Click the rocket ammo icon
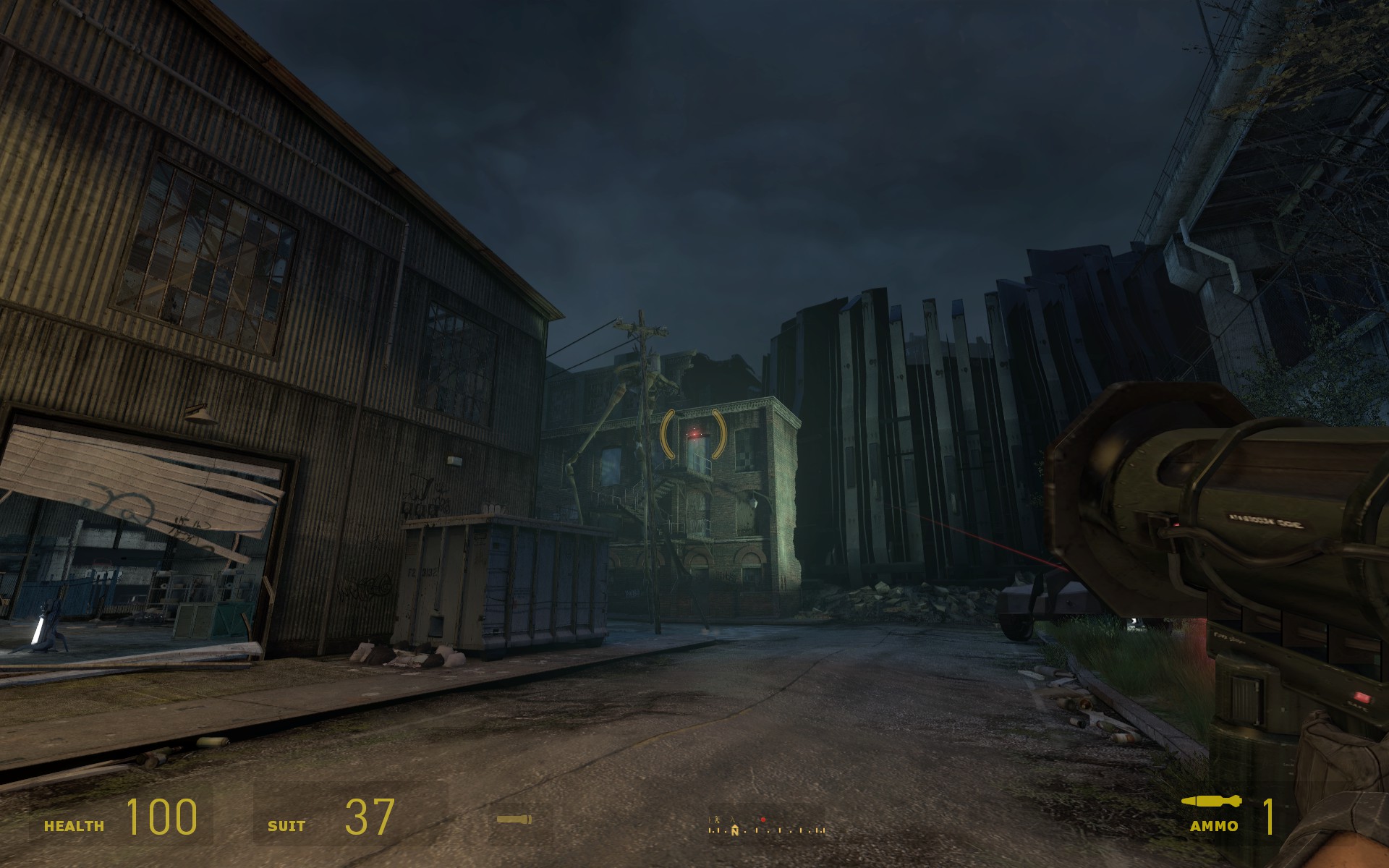The width and height of the screenshot is (1389, 868). pos(1211,801)
